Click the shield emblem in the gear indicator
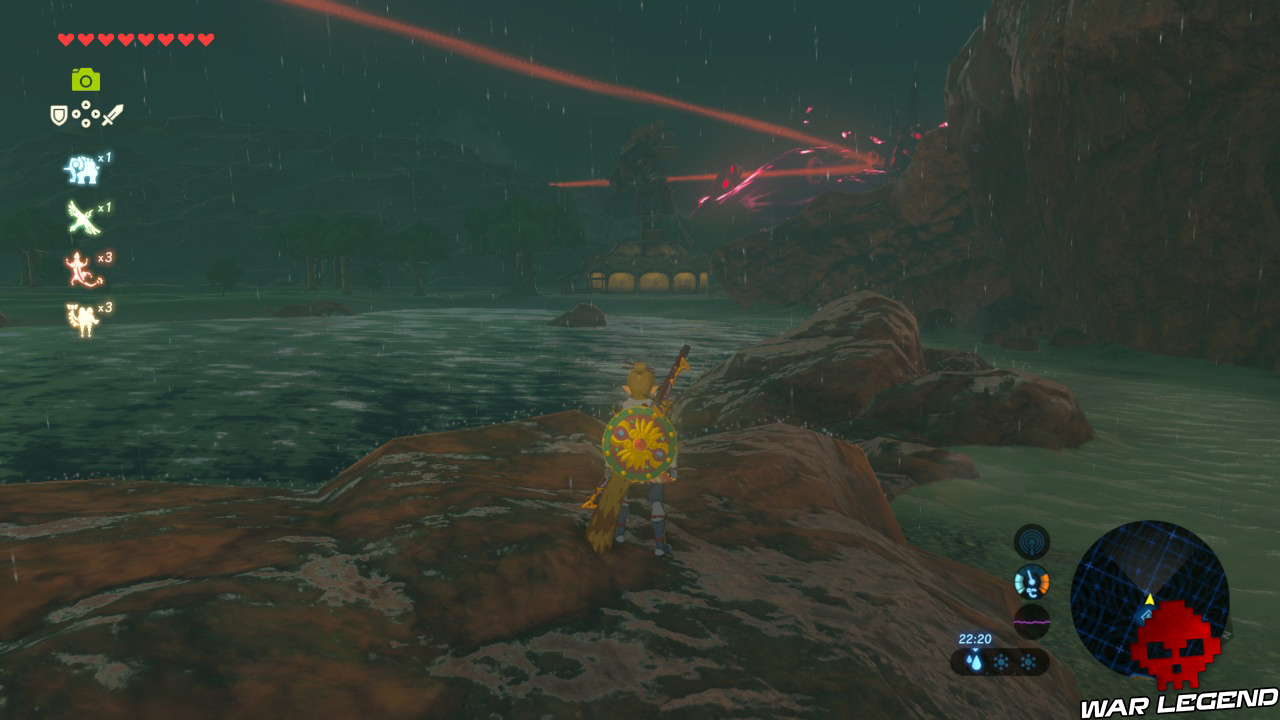This screenshot has height=720, width=1280. coord(58,113)
